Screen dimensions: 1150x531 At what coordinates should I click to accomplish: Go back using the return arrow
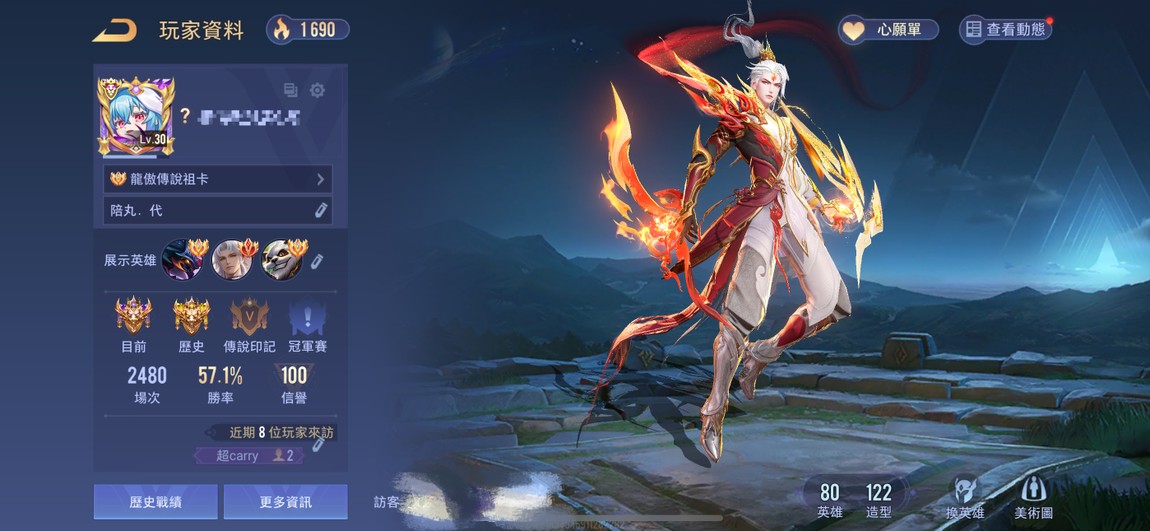(114, 30)
